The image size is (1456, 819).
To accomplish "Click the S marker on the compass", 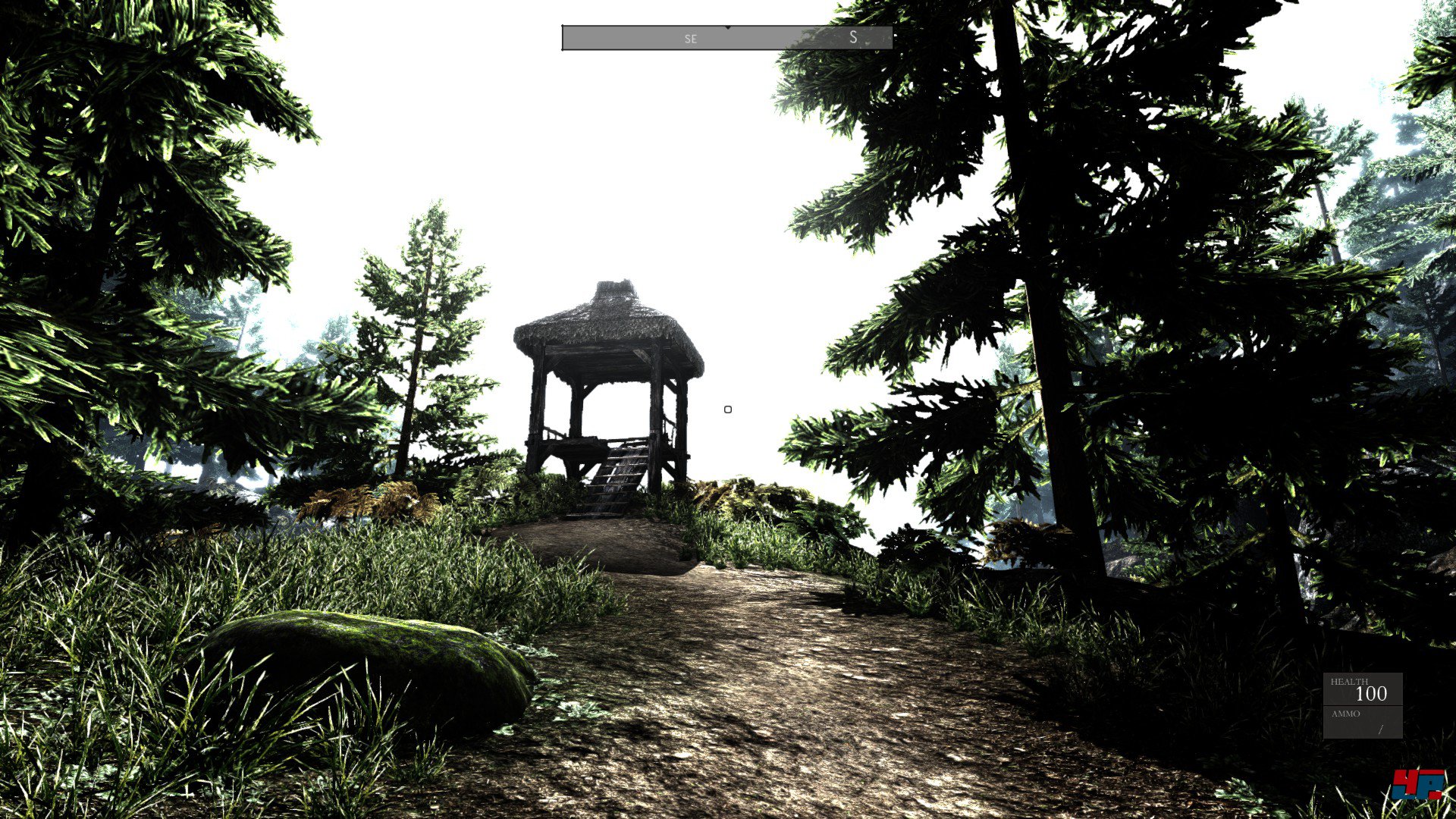I will 855,37.
